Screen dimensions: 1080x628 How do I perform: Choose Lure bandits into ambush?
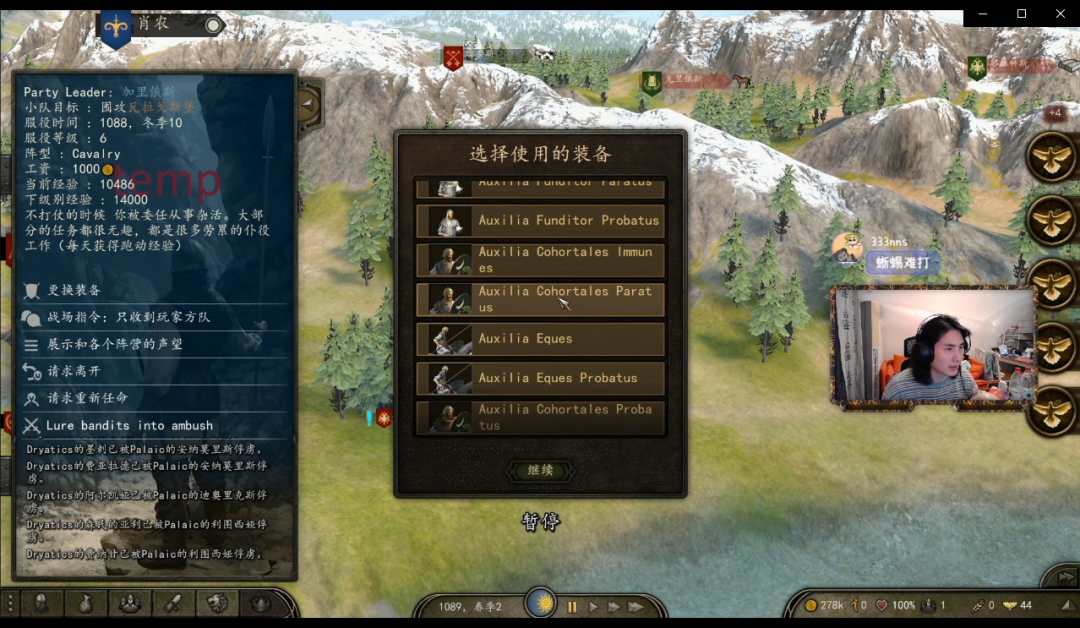pos(128,425)
